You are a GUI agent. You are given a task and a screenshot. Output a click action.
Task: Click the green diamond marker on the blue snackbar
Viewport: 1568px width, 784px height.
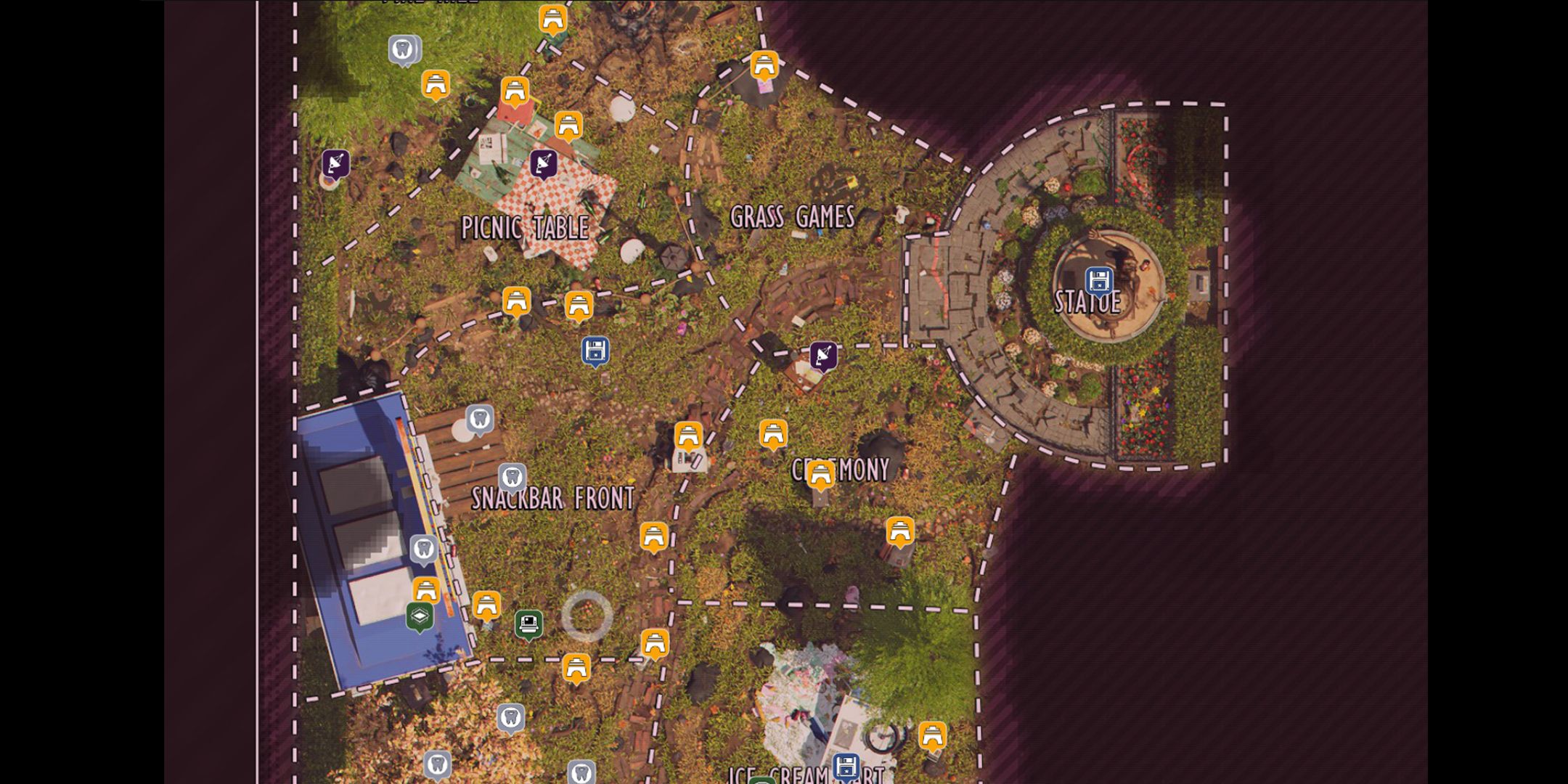[420, 616]
